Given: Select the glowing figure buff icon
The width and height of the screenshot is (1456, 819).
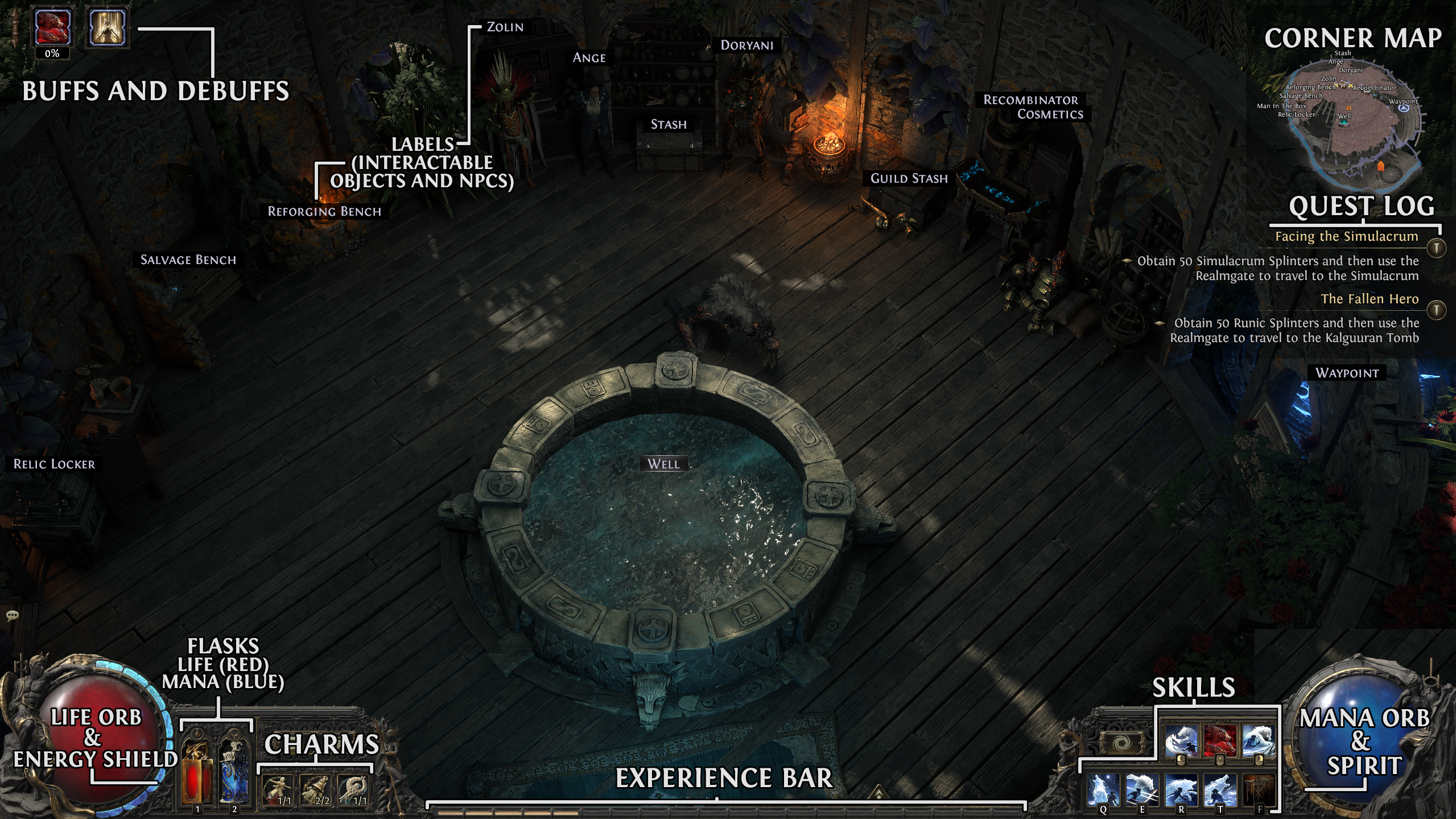Looking at the screenshot, I should coord(106,27).
